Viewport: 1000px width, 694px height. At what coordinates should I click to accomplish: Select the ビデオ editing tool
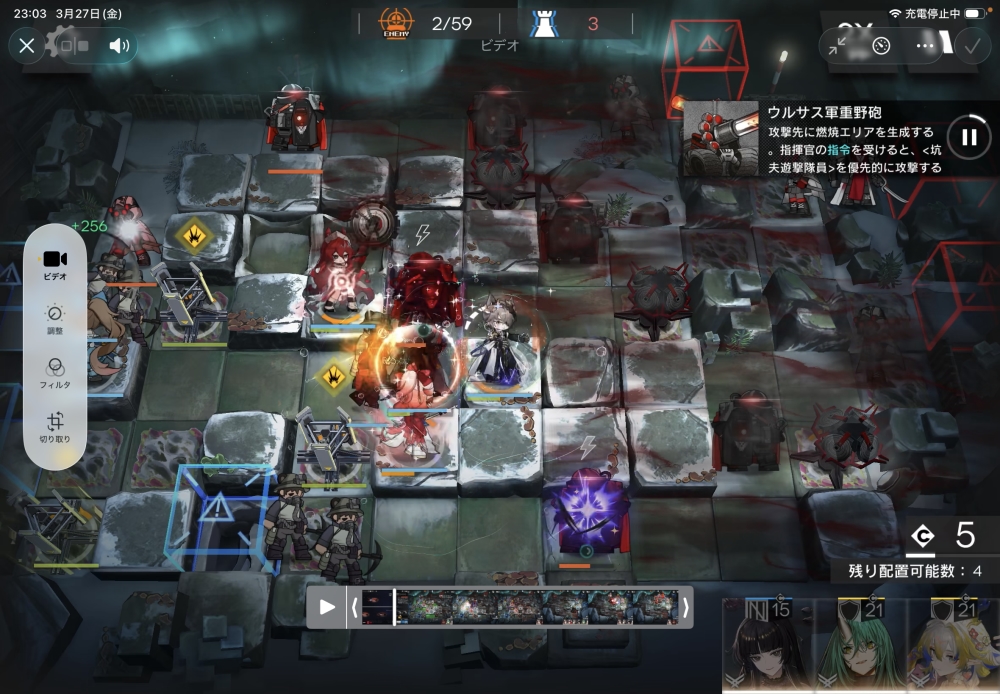(x=55, y=265)
